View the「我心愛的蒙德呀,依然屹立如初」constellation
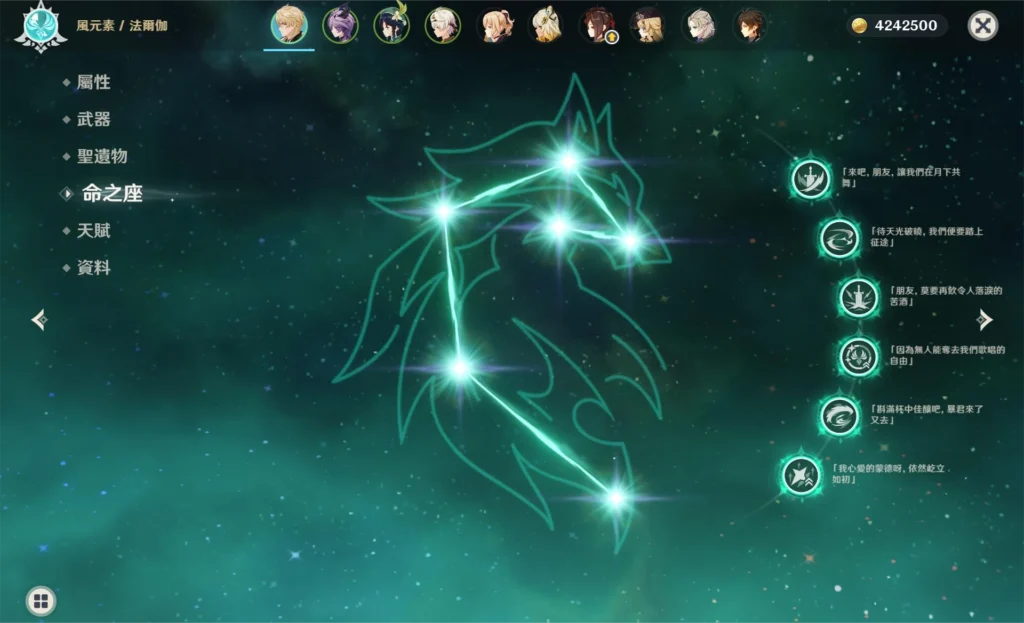The width and height of the screenshot is (1024, 623). [x=801, y=475]
